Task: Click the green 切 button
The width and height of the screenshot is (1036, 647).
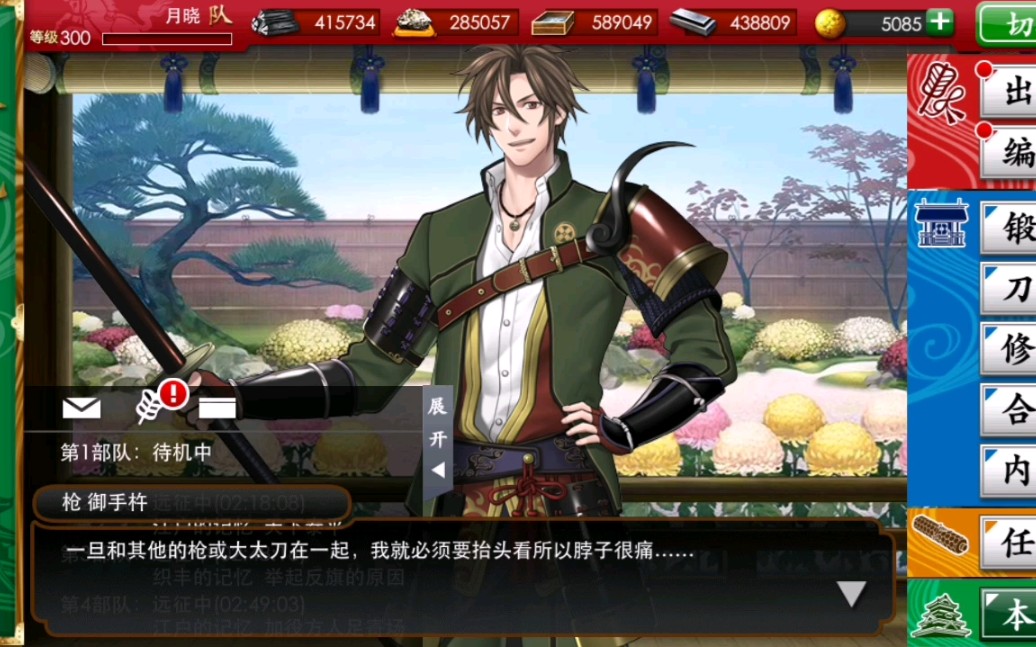Action: [x=1006, y=24]
